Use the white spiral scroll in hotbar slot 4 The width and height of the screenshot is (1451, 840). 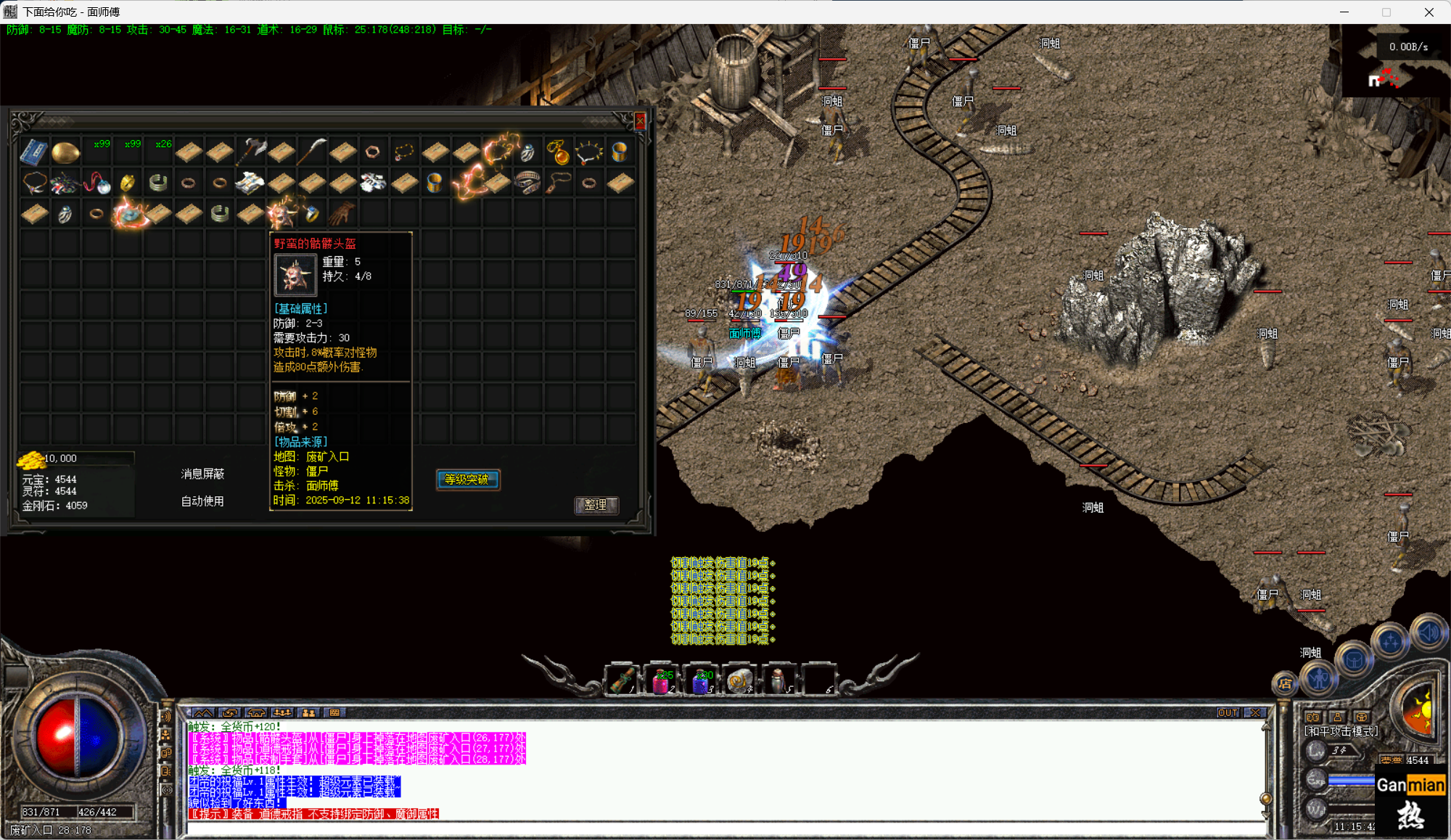point(740,682)
